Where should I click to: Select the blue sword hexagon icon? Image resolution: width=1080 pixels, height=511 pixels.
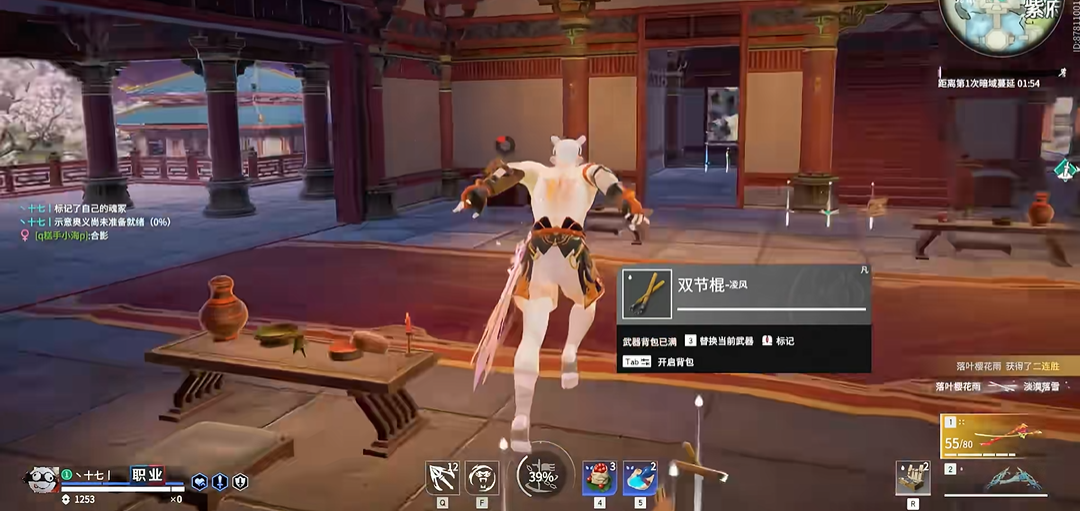[x=220, y=482]
